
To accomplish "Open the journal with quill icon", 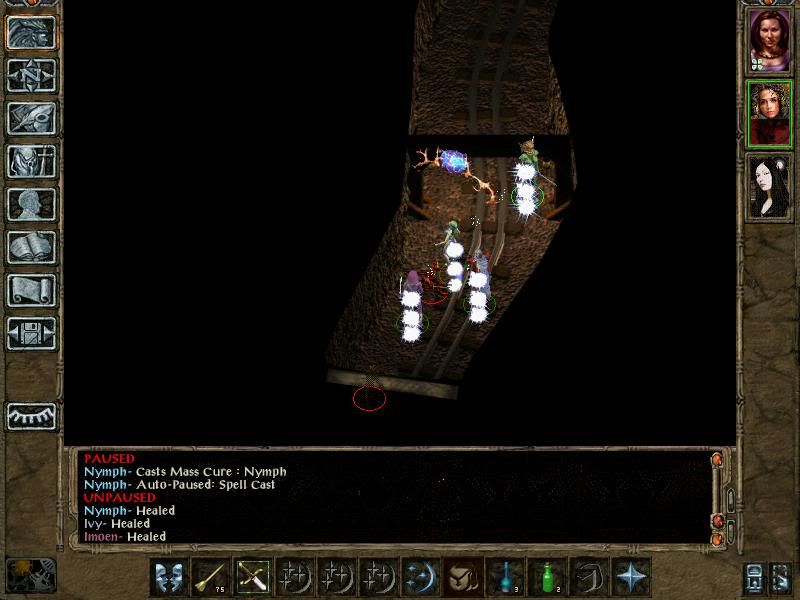I will click(31, 118).
